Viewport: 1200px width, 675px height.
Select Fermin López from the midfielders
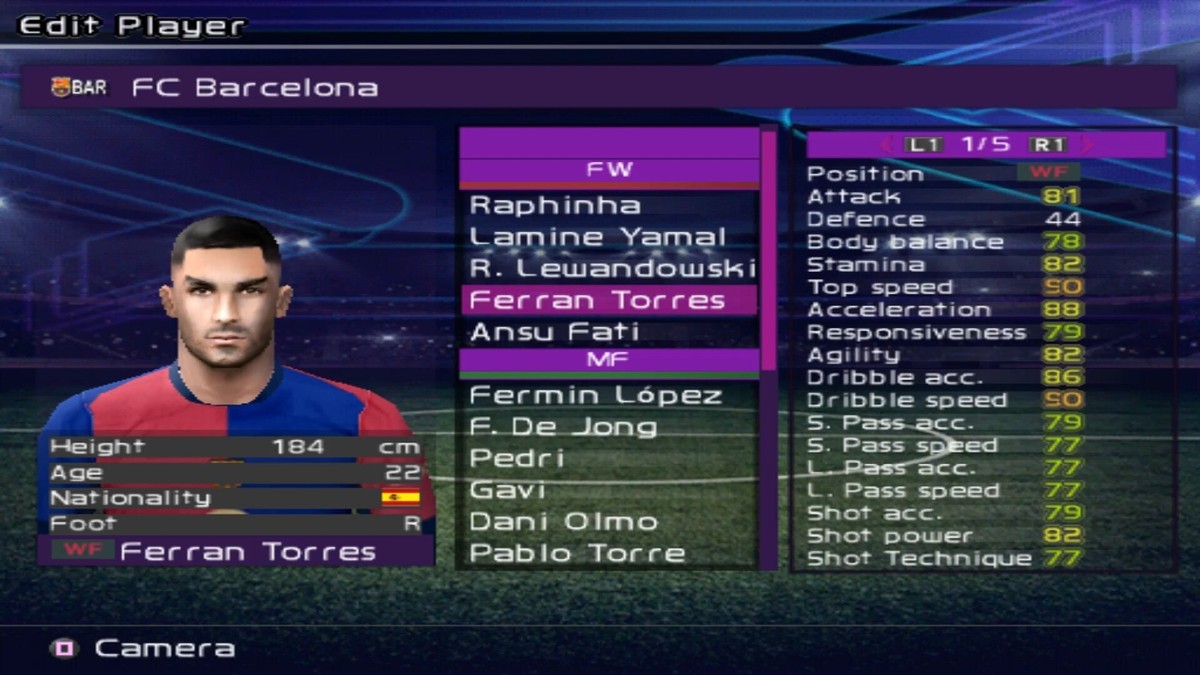coord(596,396)
